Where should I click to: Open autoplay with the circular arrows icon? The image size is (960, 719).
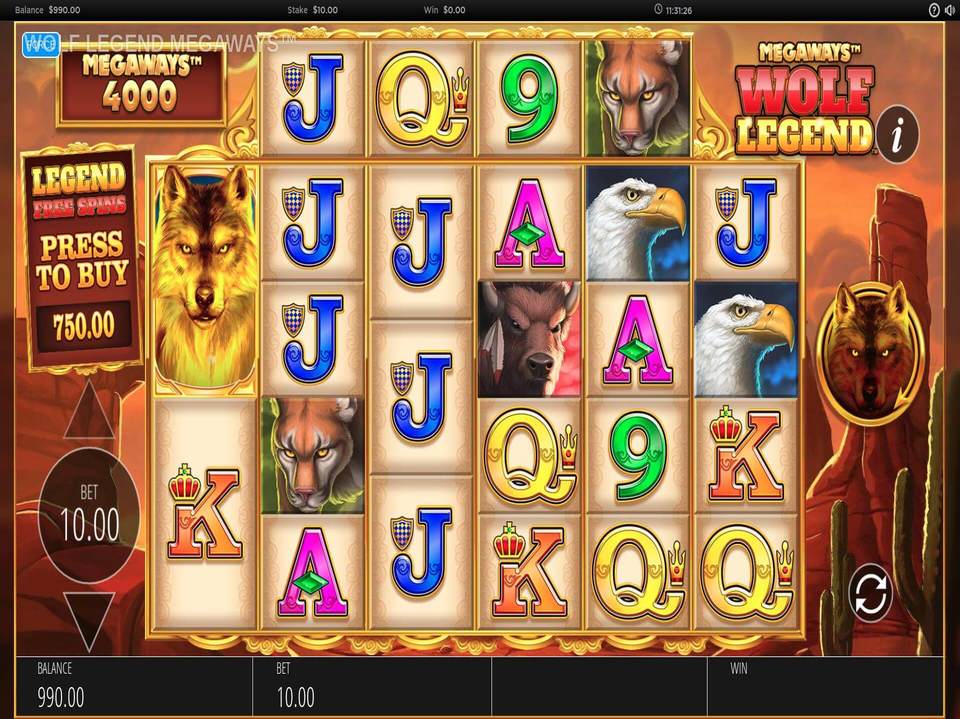[x=870, y=594]
